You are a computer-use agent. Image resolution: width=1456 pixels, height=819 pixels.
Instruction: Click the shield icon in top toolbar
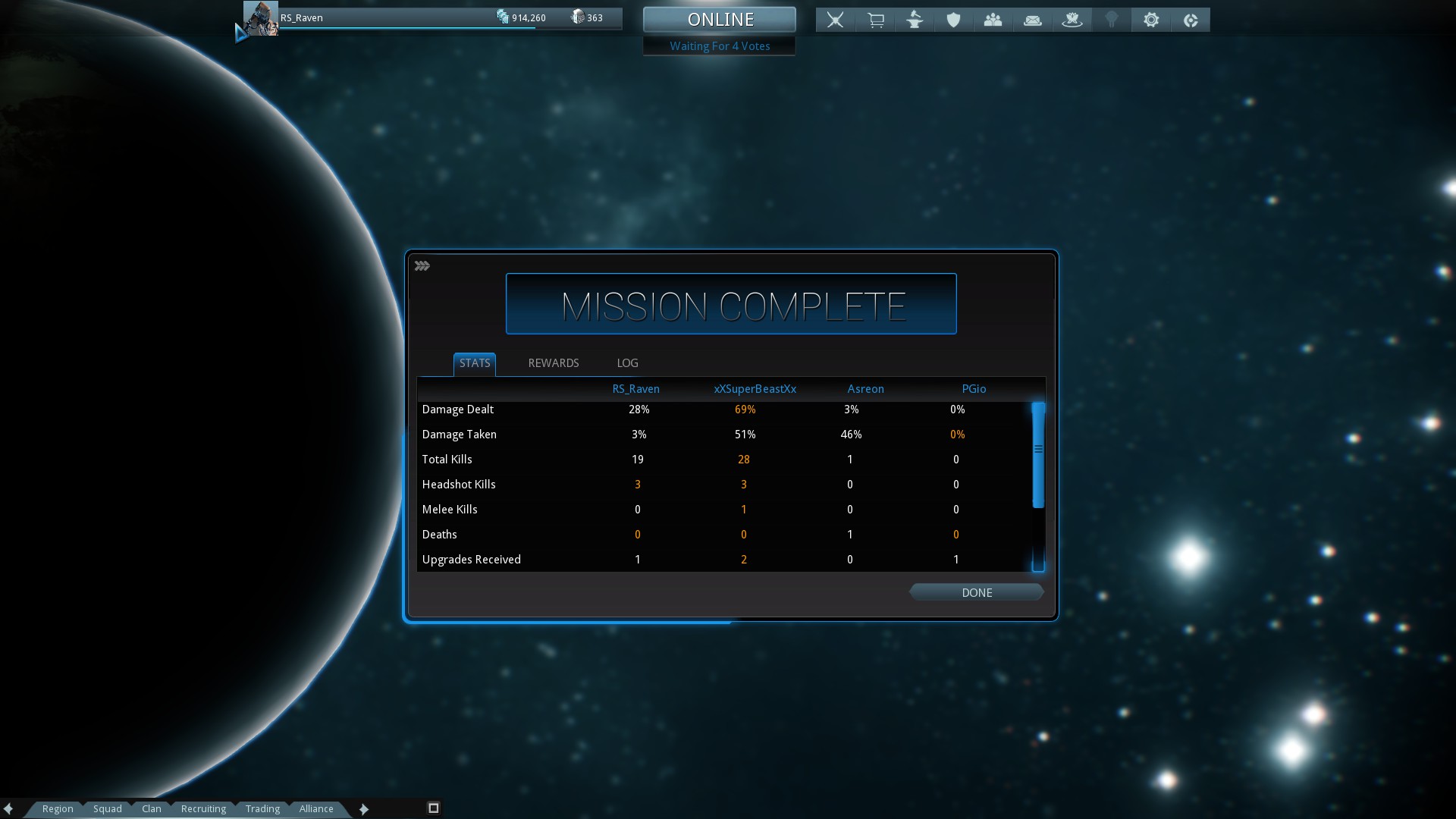coord(953,20)
